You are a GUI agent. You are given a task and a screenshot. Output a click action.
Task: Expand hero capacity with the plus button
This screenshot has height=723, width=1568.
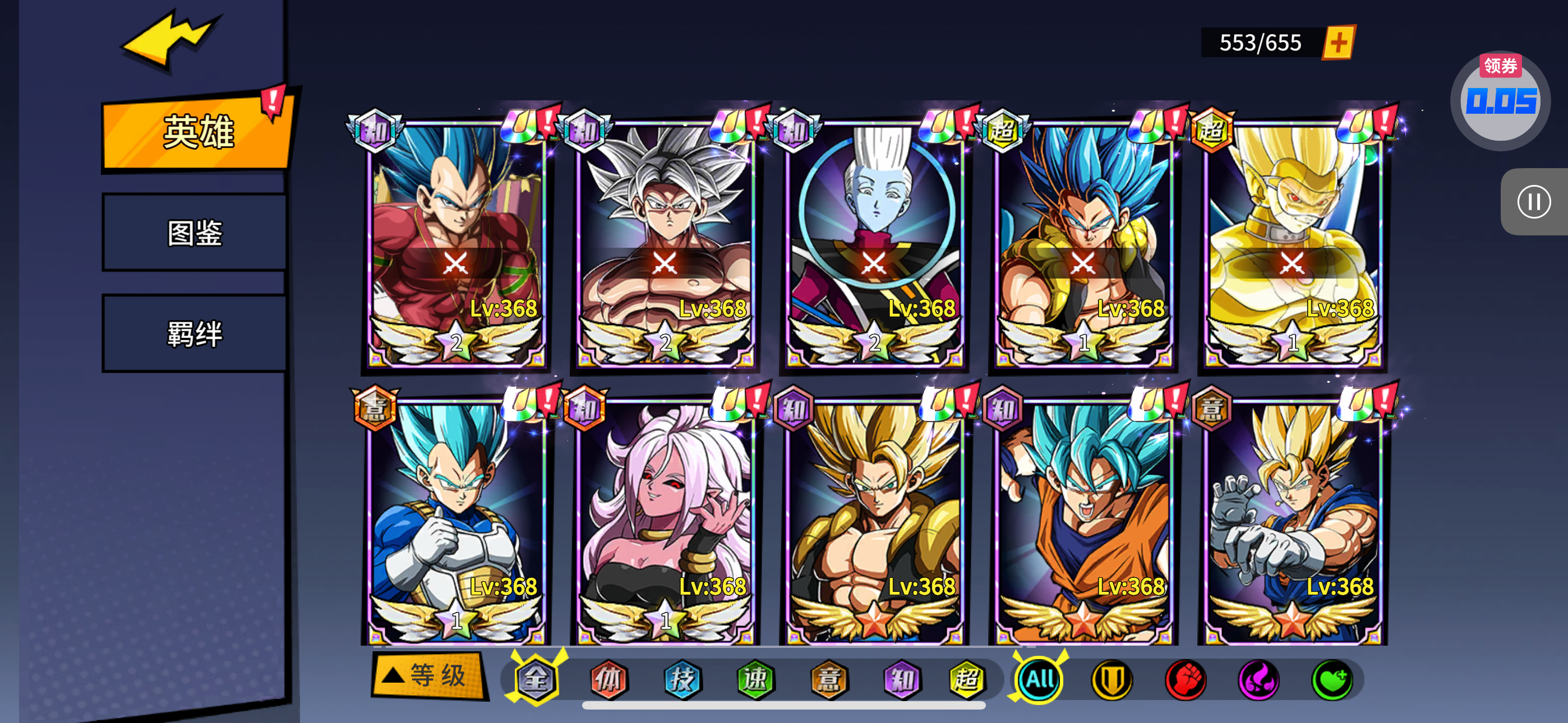[x=1339, y=43]
